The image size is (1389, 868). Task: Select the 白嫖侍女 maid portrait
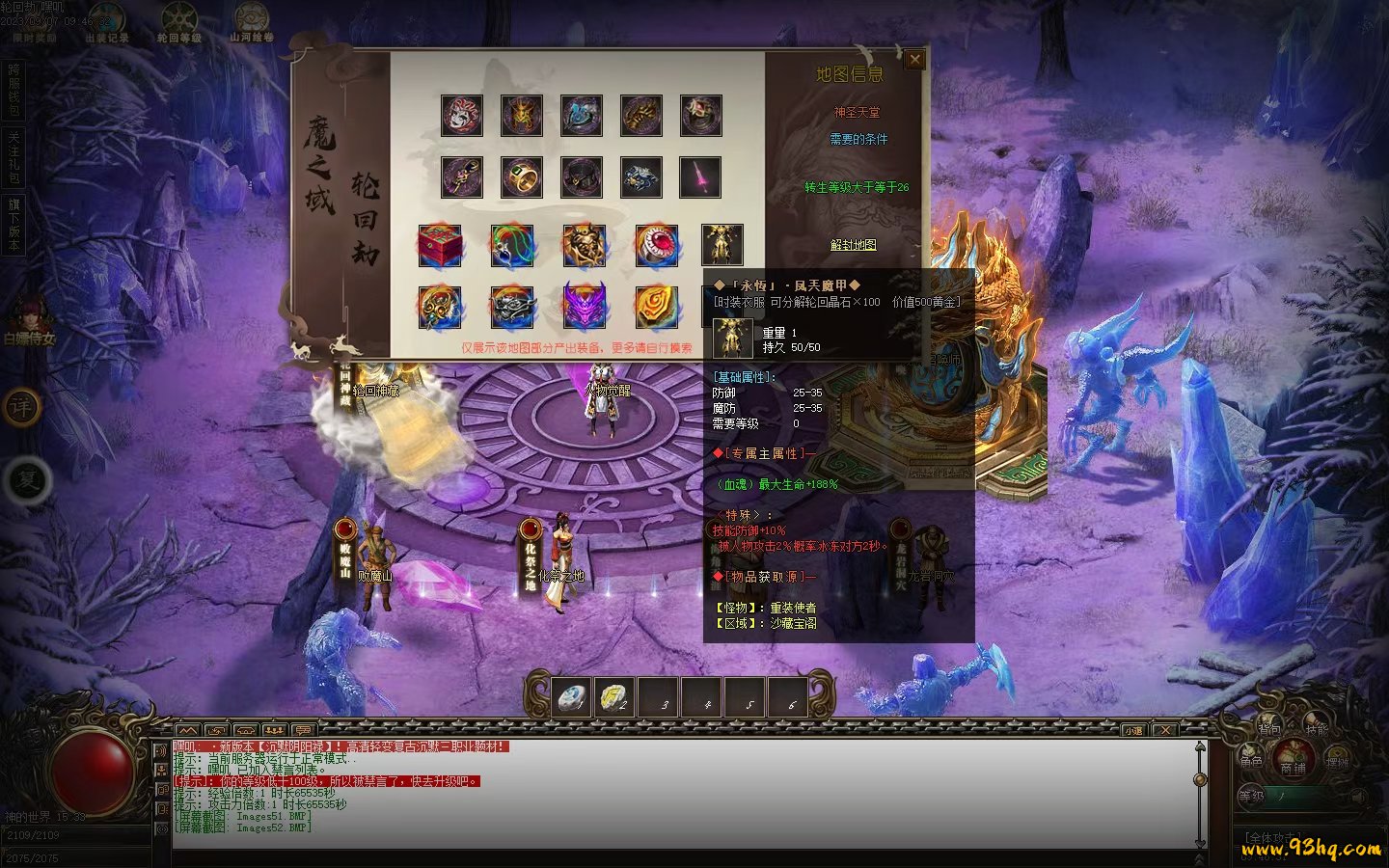pyautogui.click(x=30, y=318)
